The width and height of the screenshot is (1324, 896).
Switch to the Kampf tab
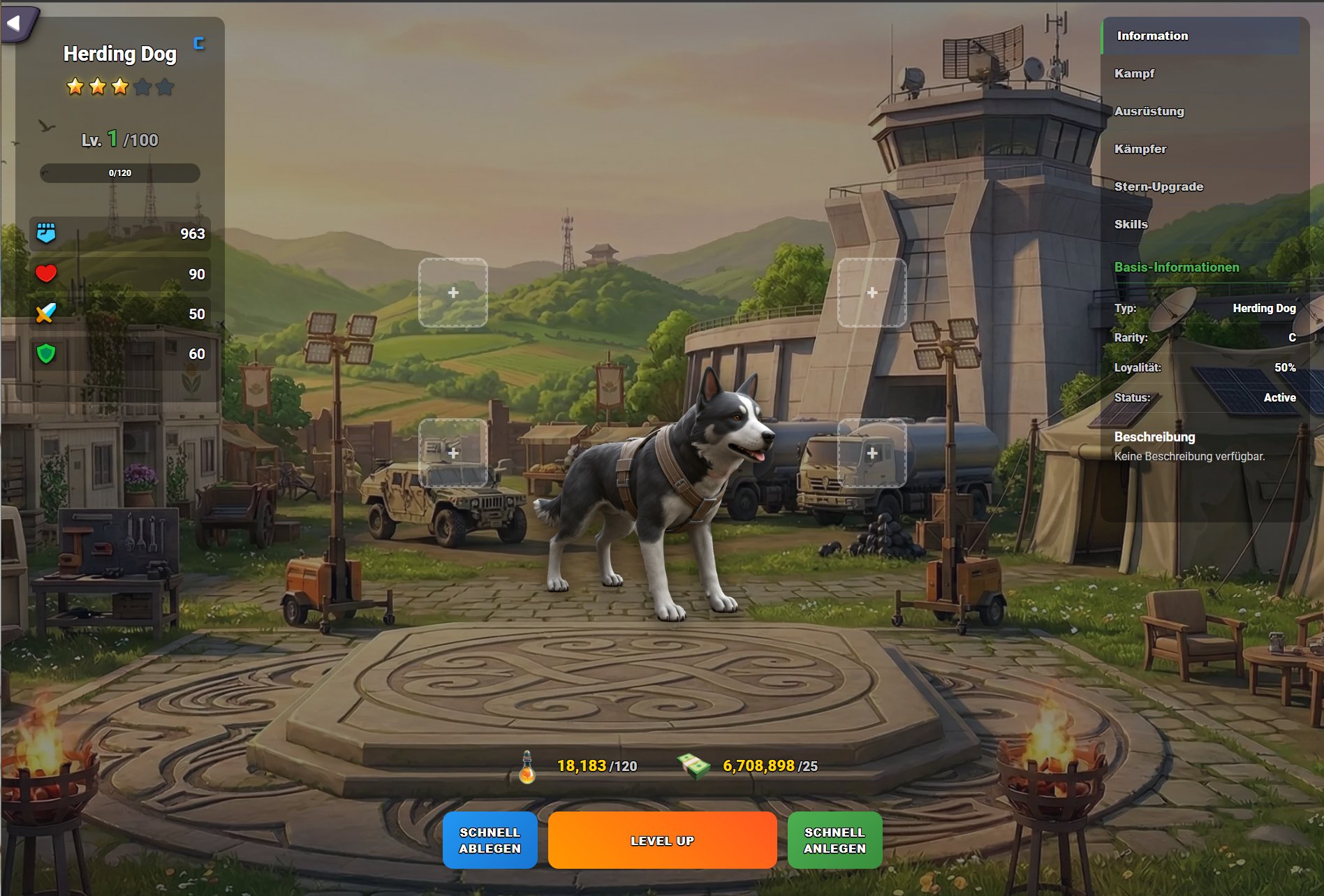pos(1135,74)
